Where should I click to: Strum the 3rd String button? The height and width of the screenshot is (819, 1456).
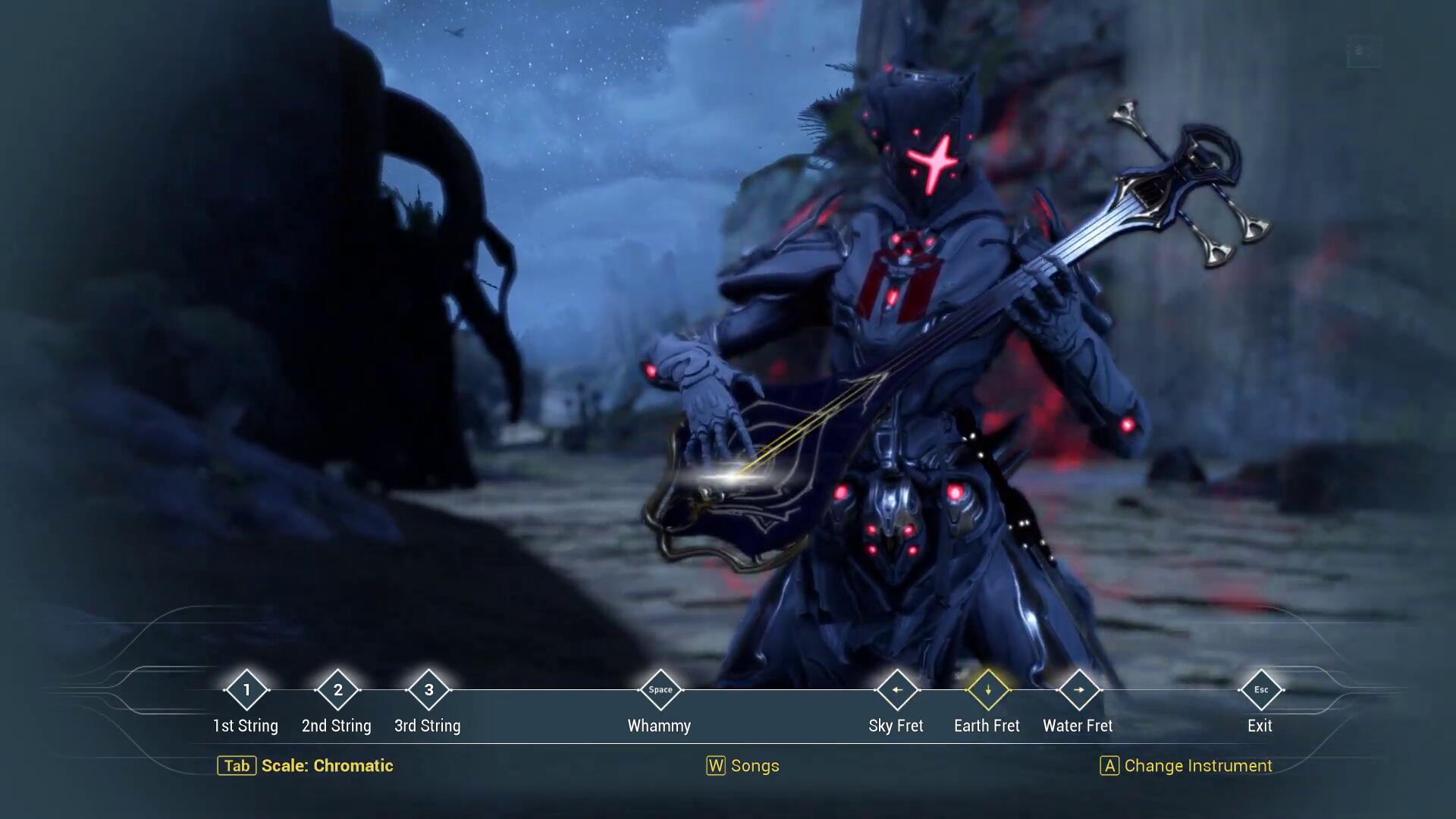[x=428, y=690]
